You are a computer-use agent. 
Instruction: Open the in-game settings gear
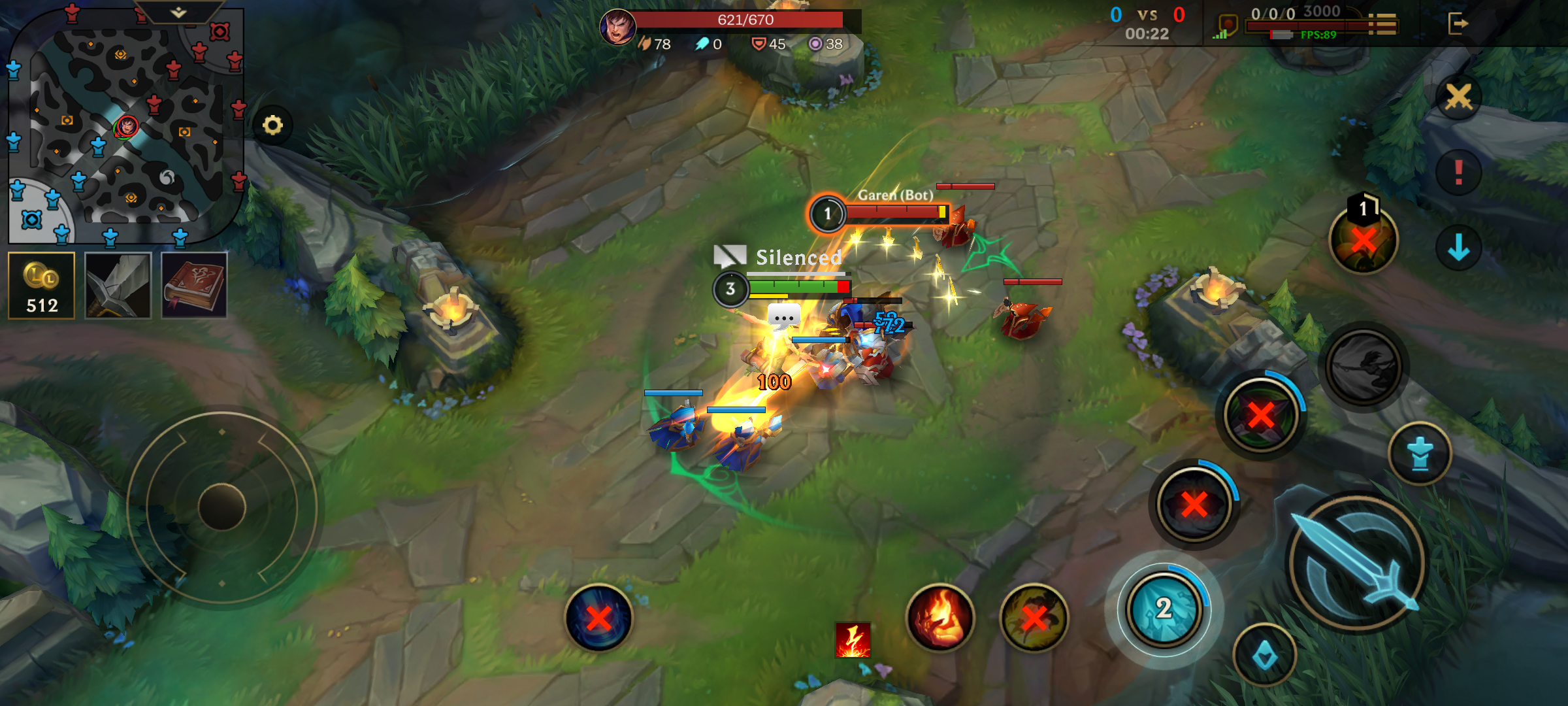273,124
